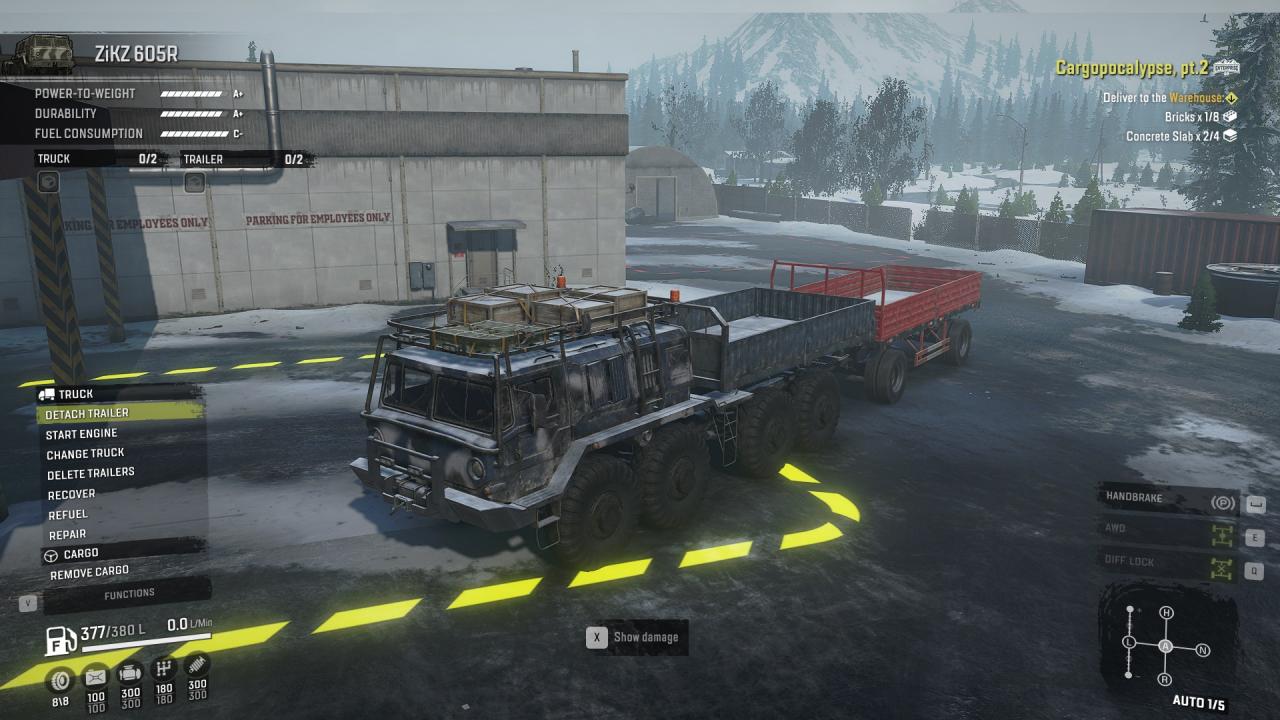
Task: Open Change Truck option
Action: [x=86, y=453]
